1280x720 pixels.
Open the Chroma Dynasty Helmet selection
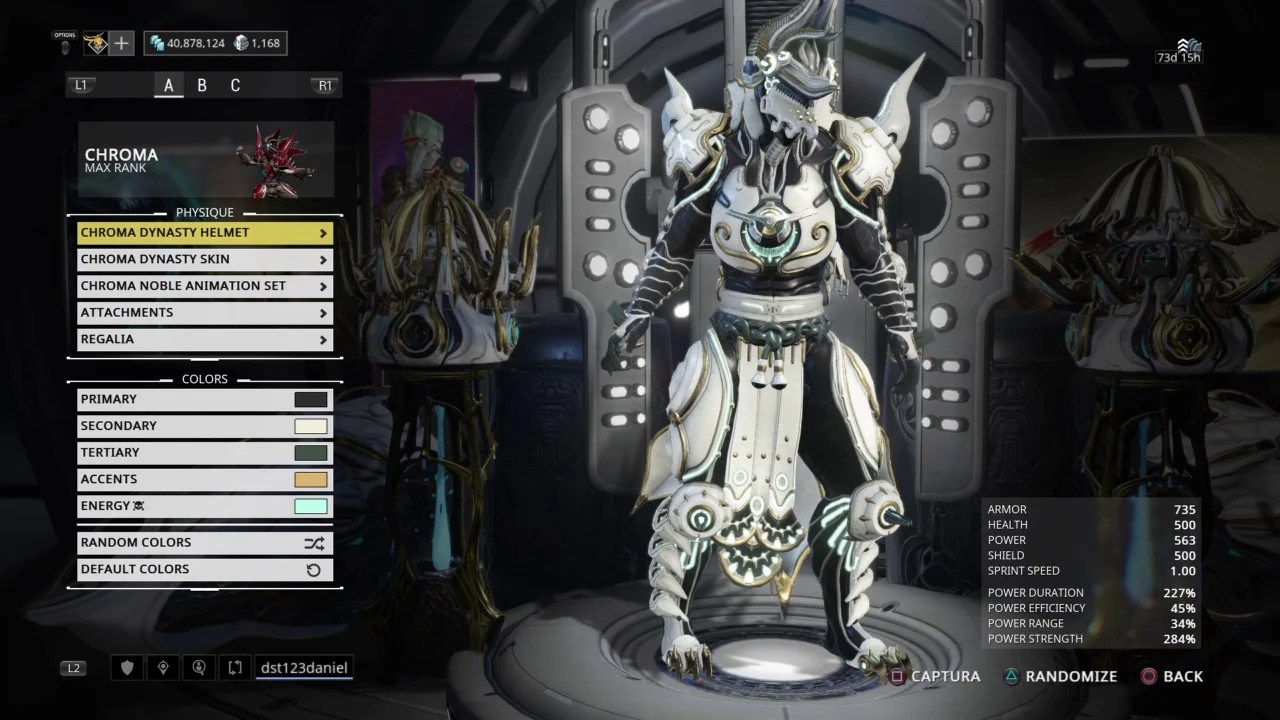pos(204,233)
